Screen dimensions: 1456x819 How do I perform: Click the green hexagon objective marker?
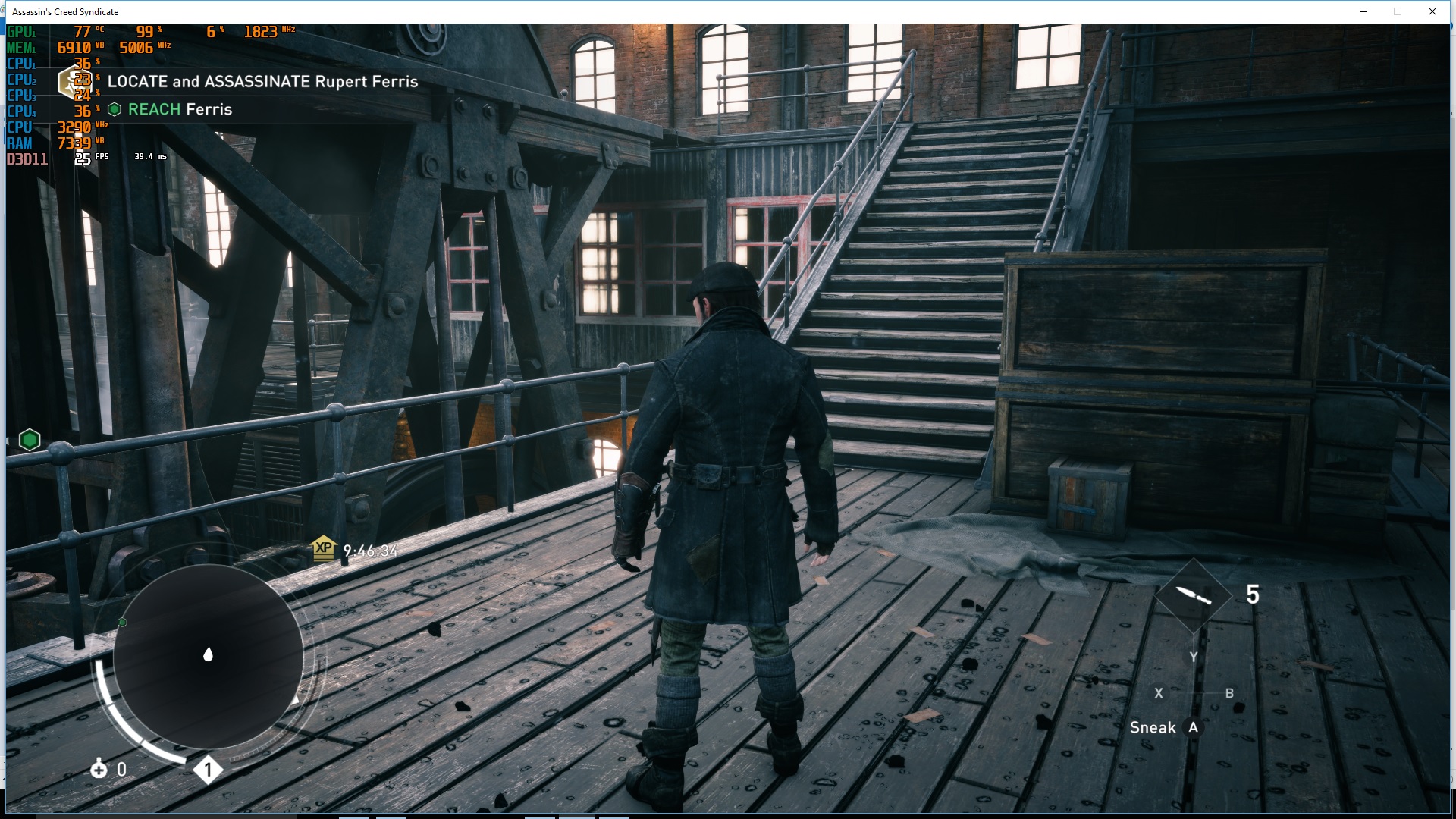pos(30,440)
